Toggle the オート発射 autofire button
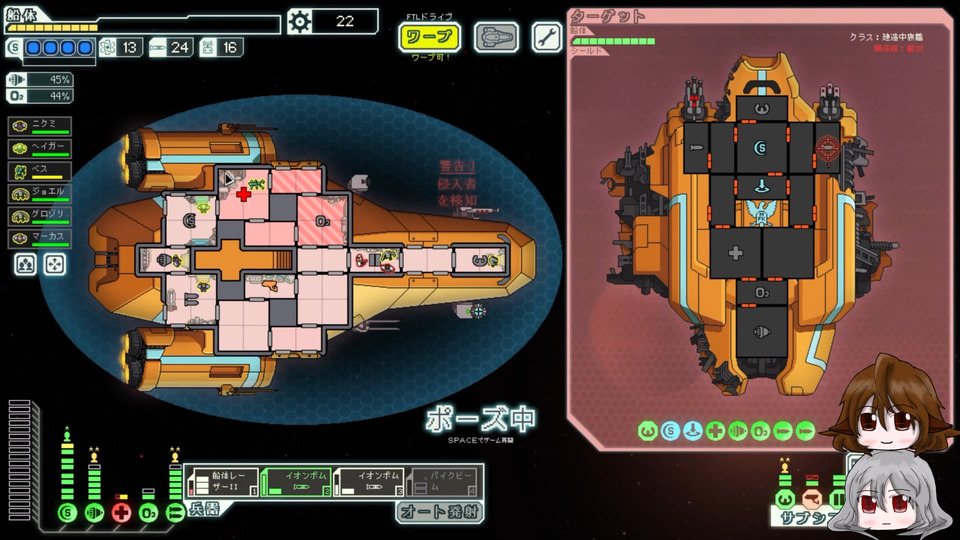 tap(440, 512)
